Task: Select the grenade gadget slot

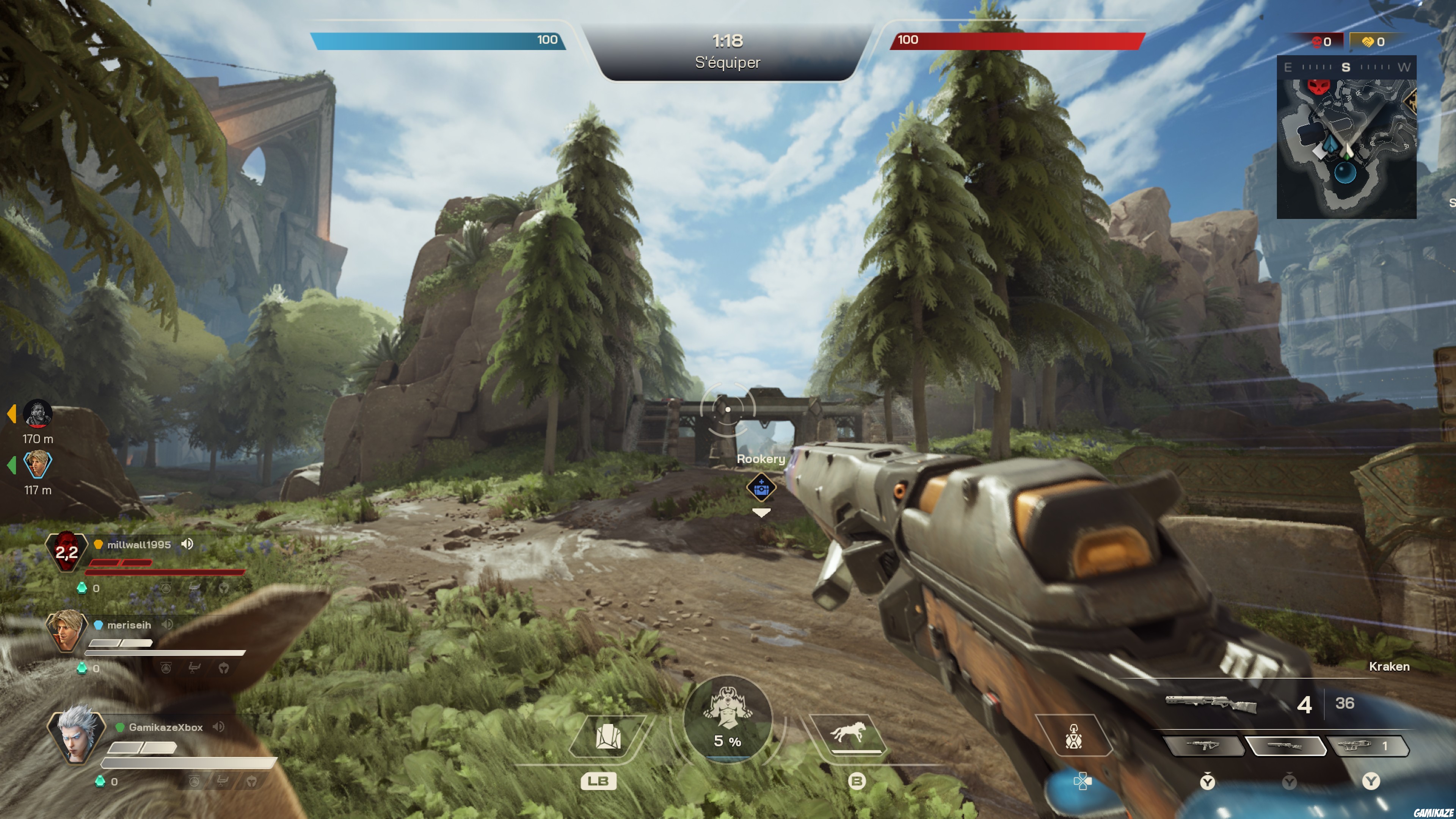Action: coord(1073,736)
